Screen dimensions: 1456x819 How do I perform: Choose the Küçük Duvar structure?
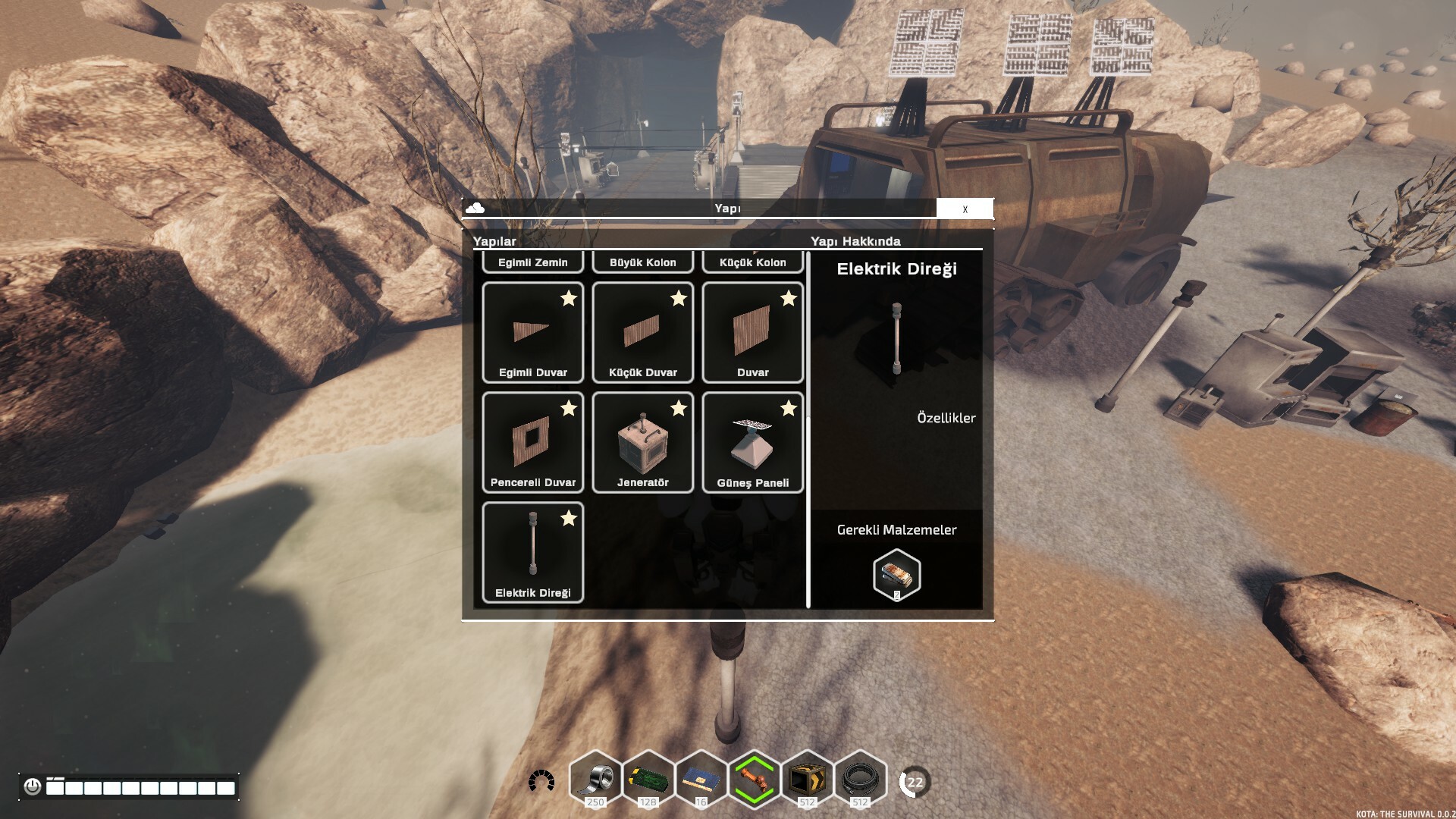pos(643,333)
